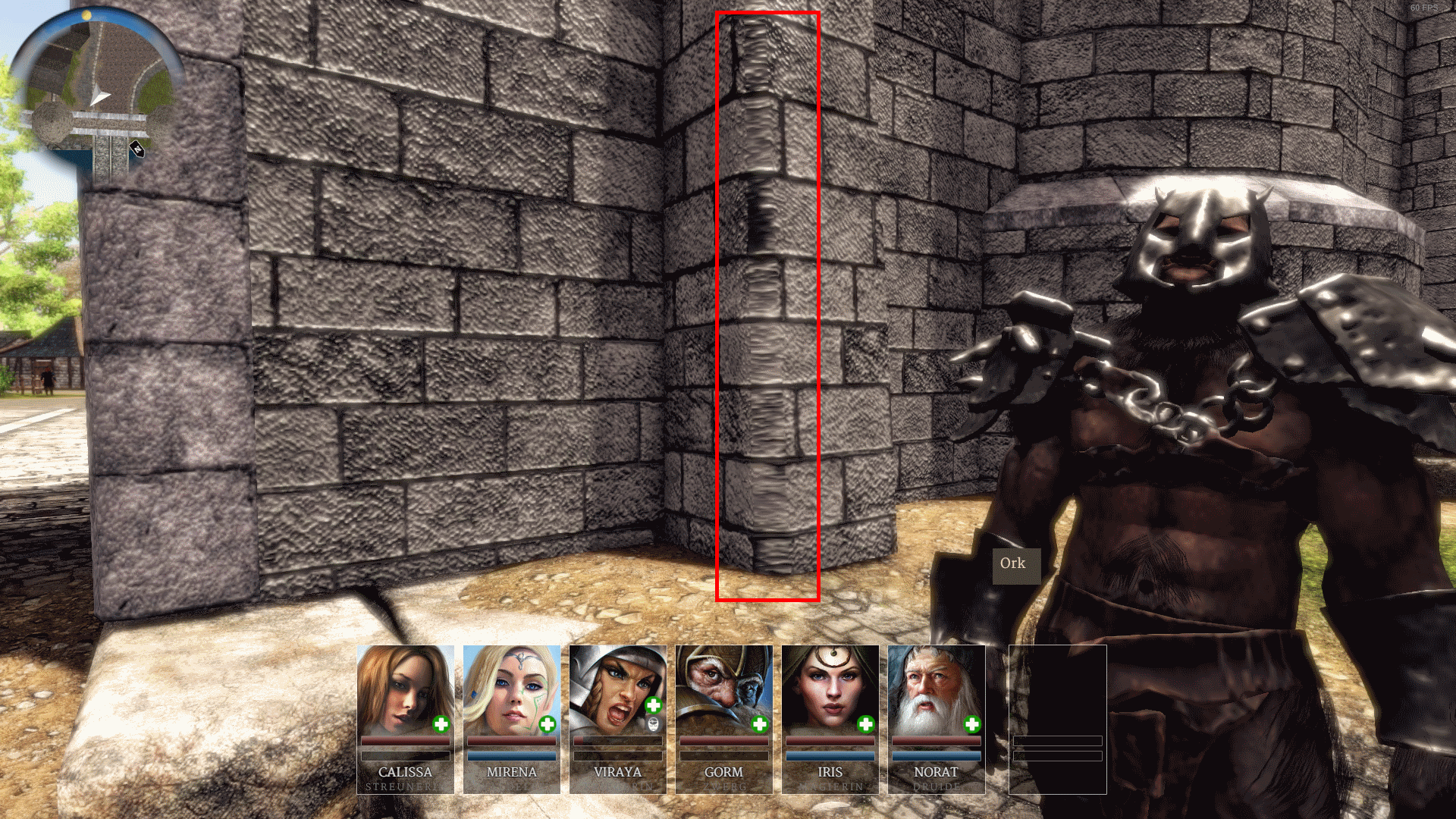Open Viraya's green plus level-up icon

pyautogui.click(x=654, y=705)
